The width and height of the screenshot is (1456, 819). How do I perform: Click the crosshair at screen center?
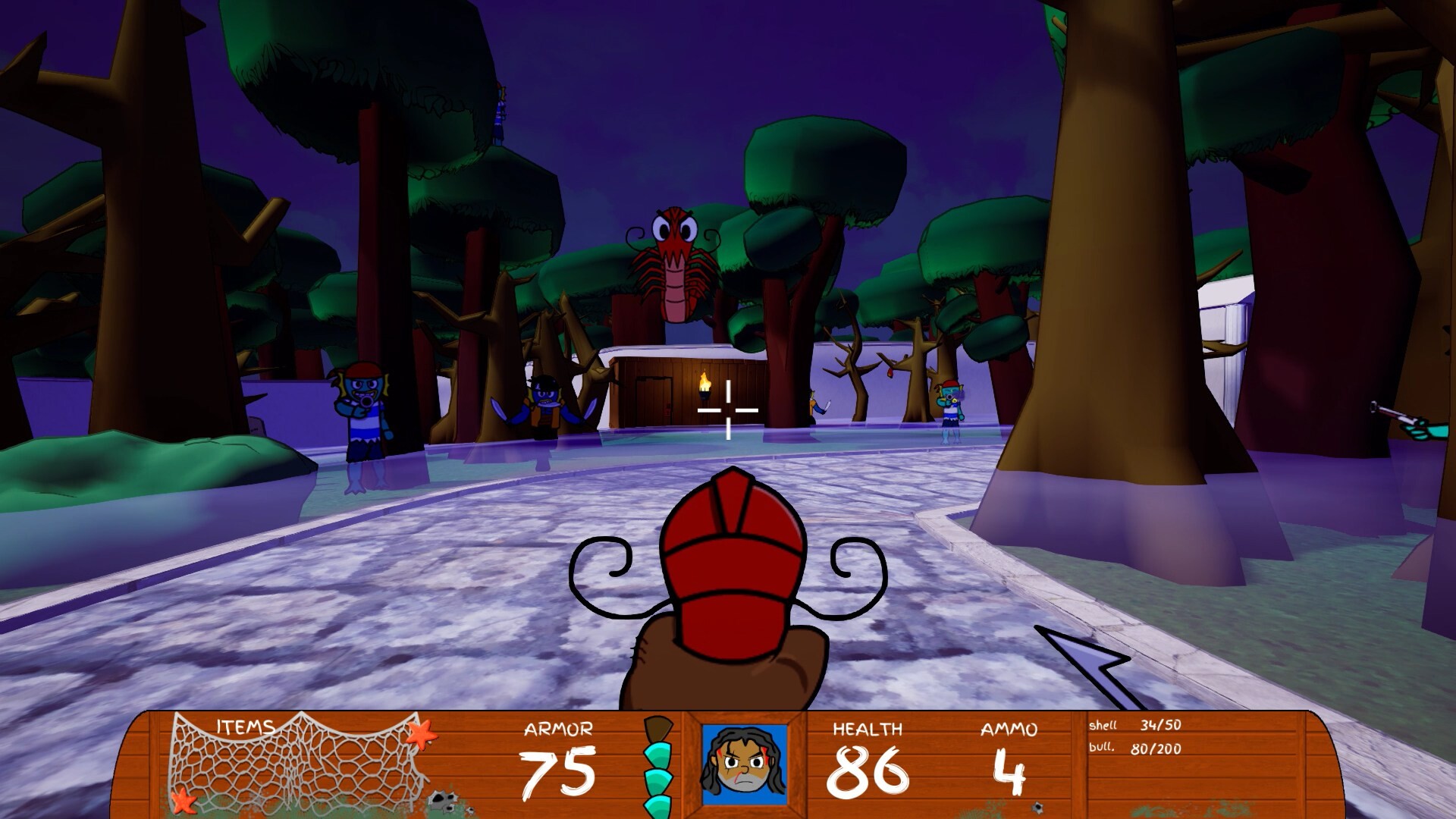(x=727, y=409)
